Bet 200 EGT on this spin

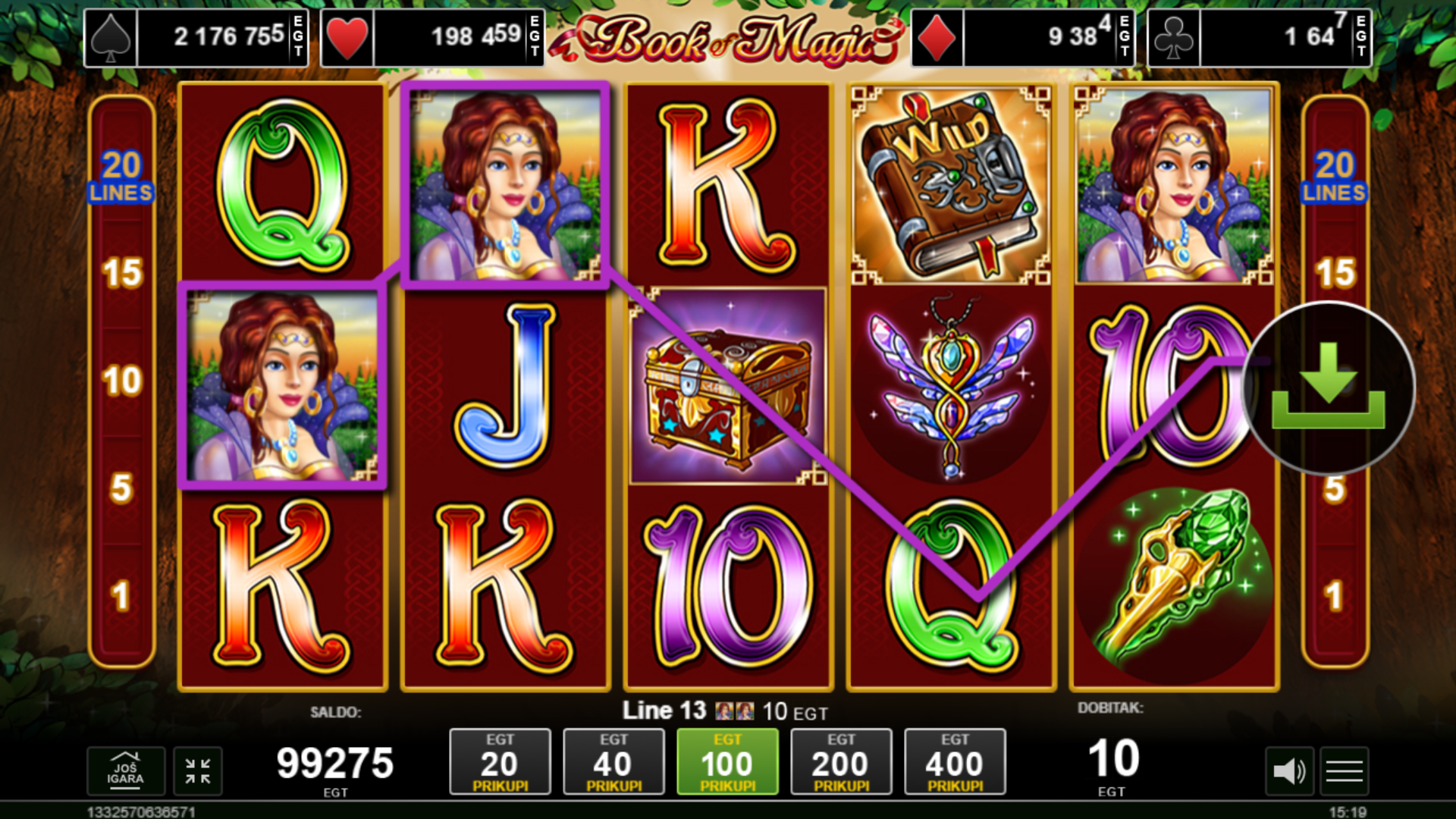841,762
